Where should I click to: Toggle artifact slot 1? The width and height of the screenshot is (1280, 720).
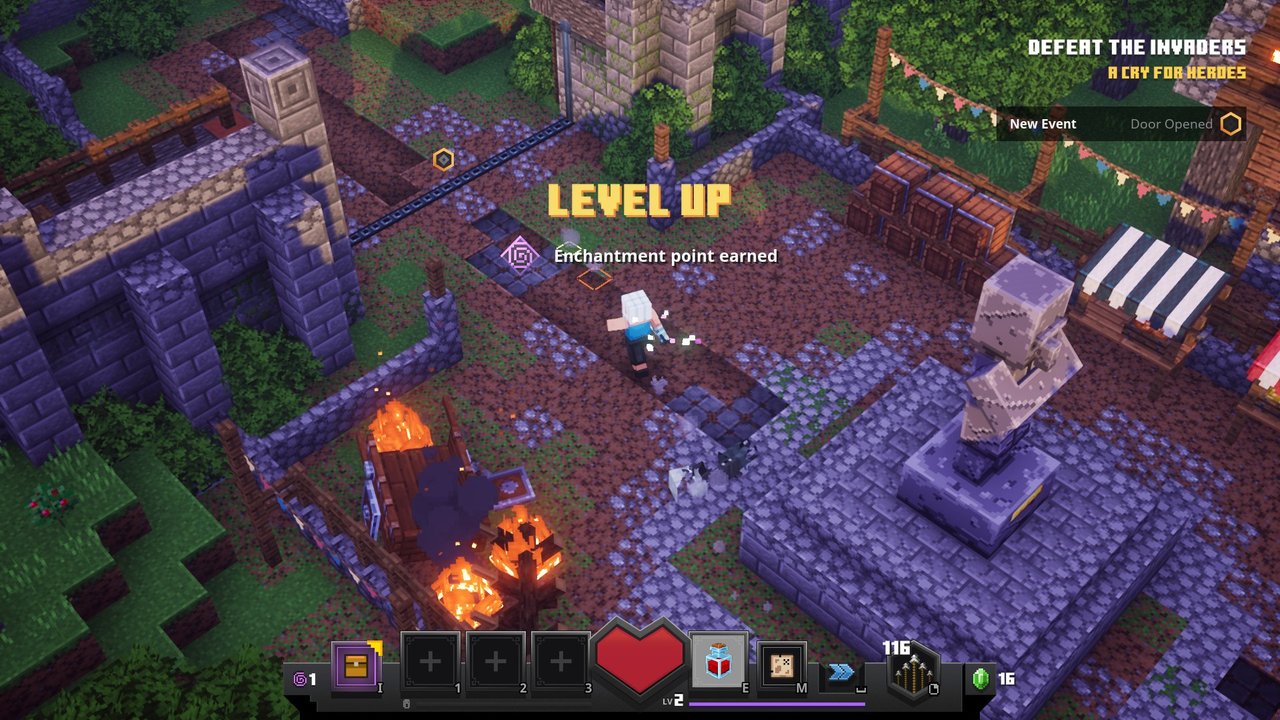pos(428,660)
